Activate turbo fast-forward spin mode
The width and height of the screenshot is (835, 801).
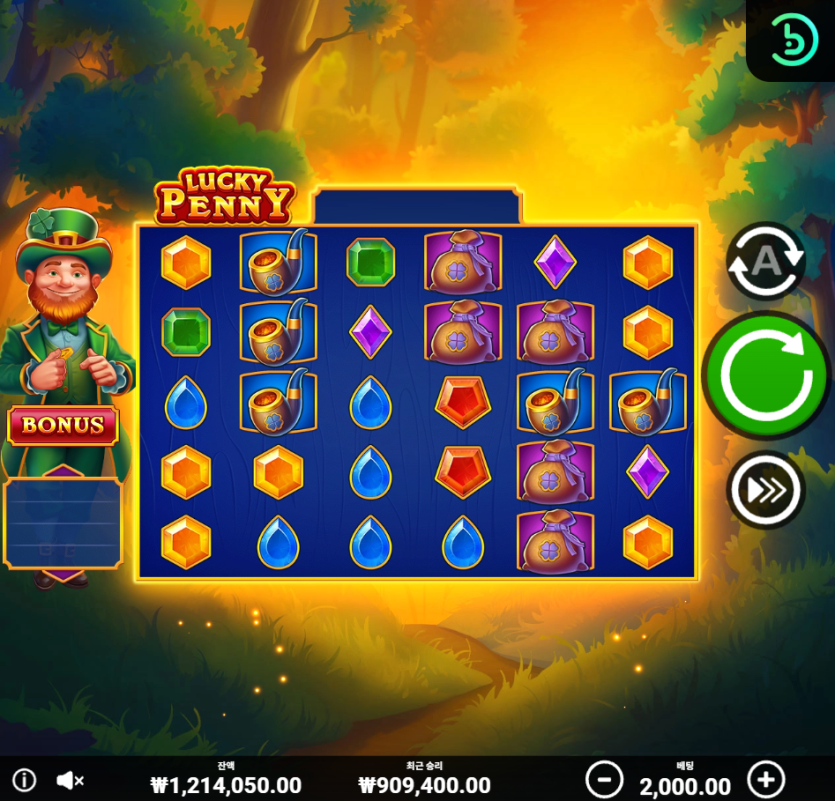[765, 489]
